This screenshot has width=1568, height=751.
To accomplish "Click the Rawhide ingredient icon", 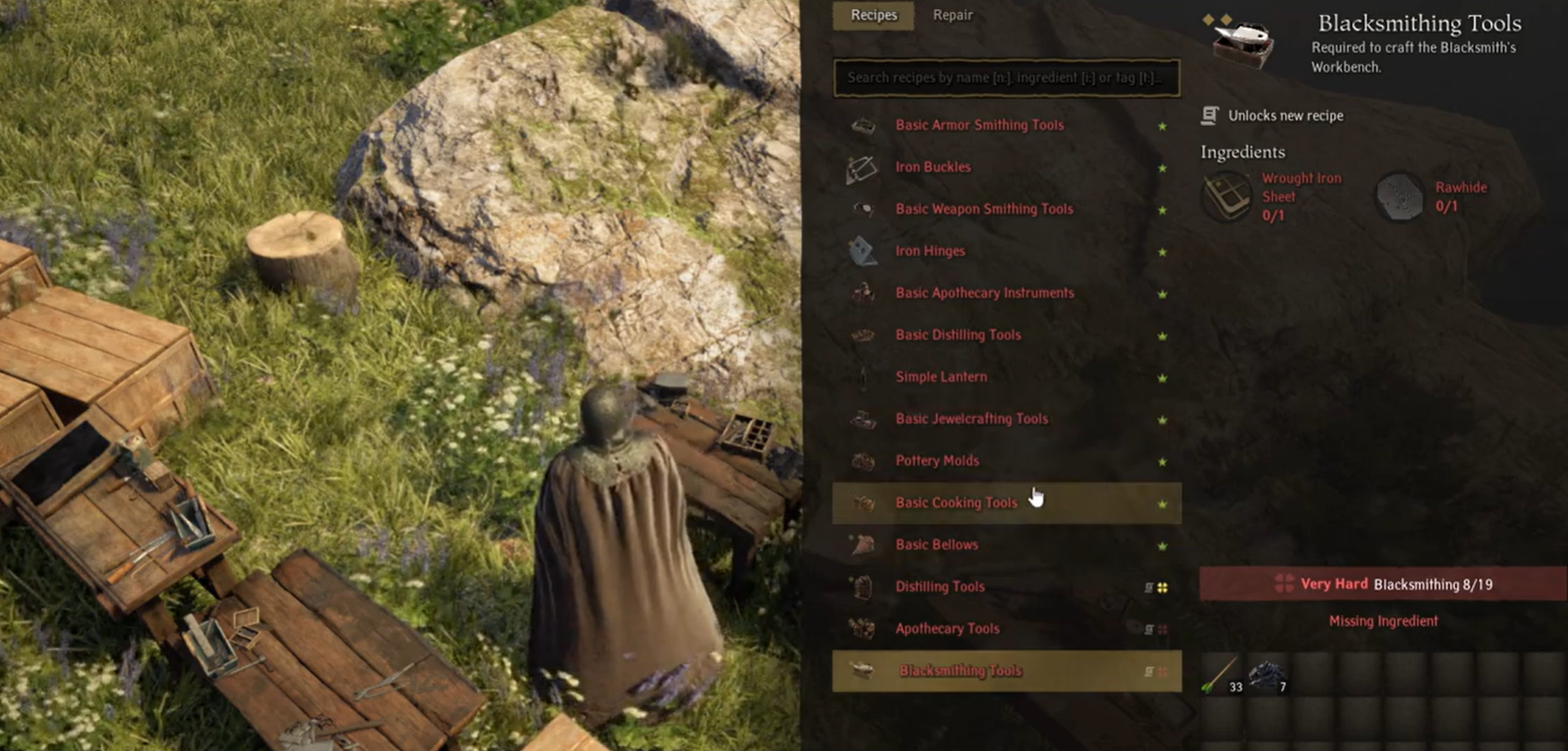I will pyautogui.click(x=1399, y=197).
